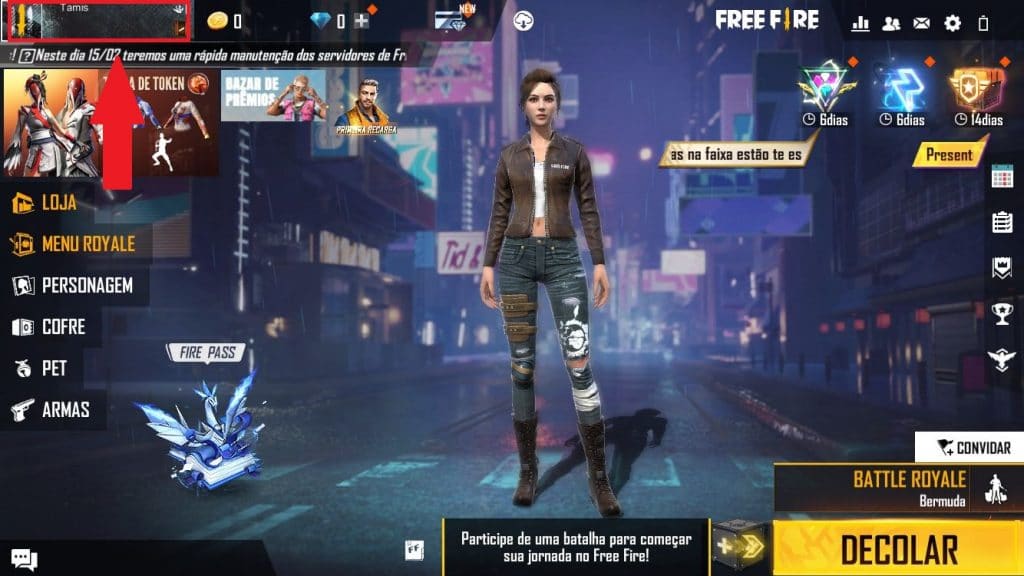Open the calendar events icon
The image size is (1024, 576).
[1002, 177]
